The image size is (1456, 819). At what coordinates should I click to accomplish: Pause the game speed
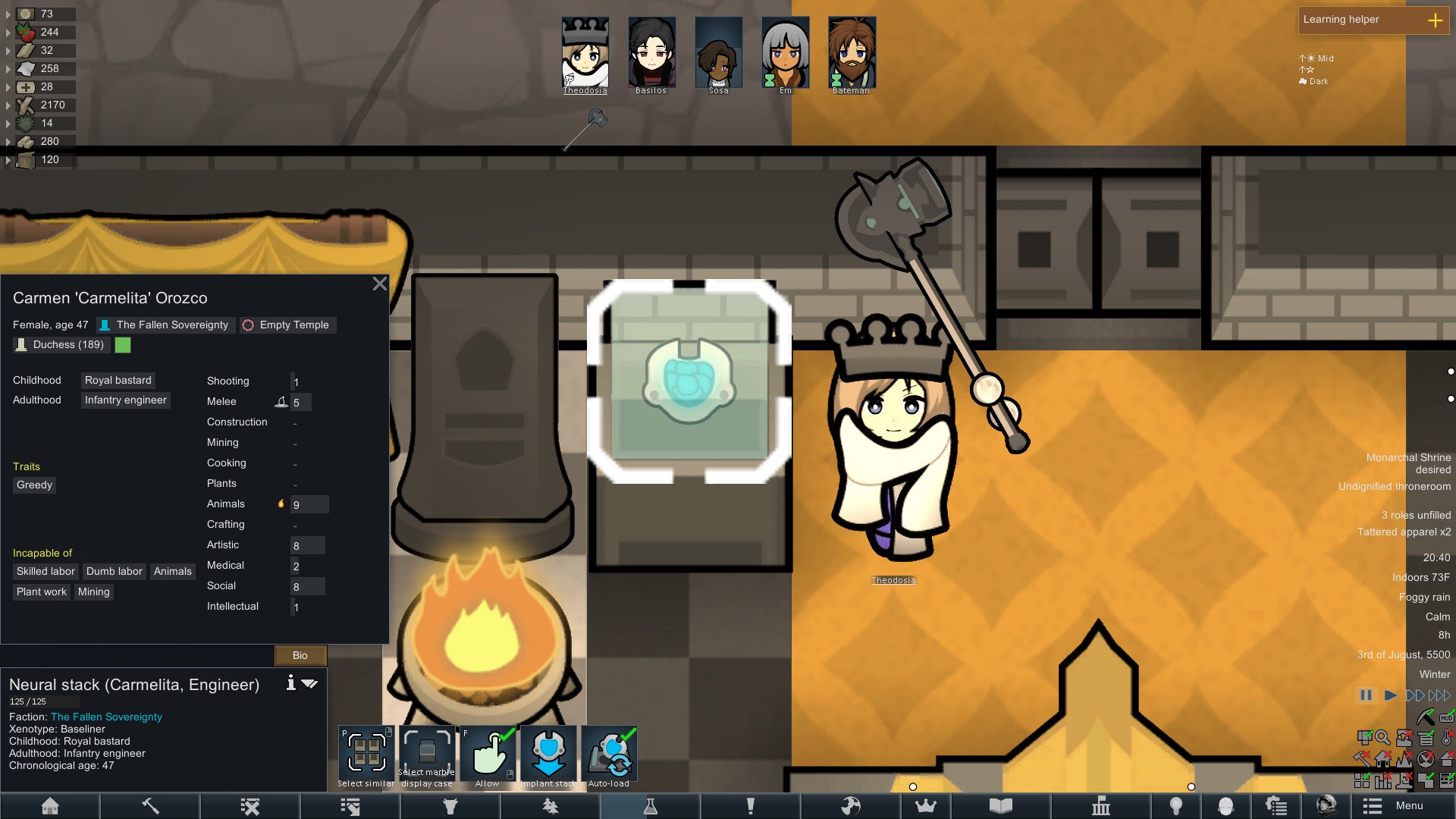pyautogui.click(x=1366, y=695)
